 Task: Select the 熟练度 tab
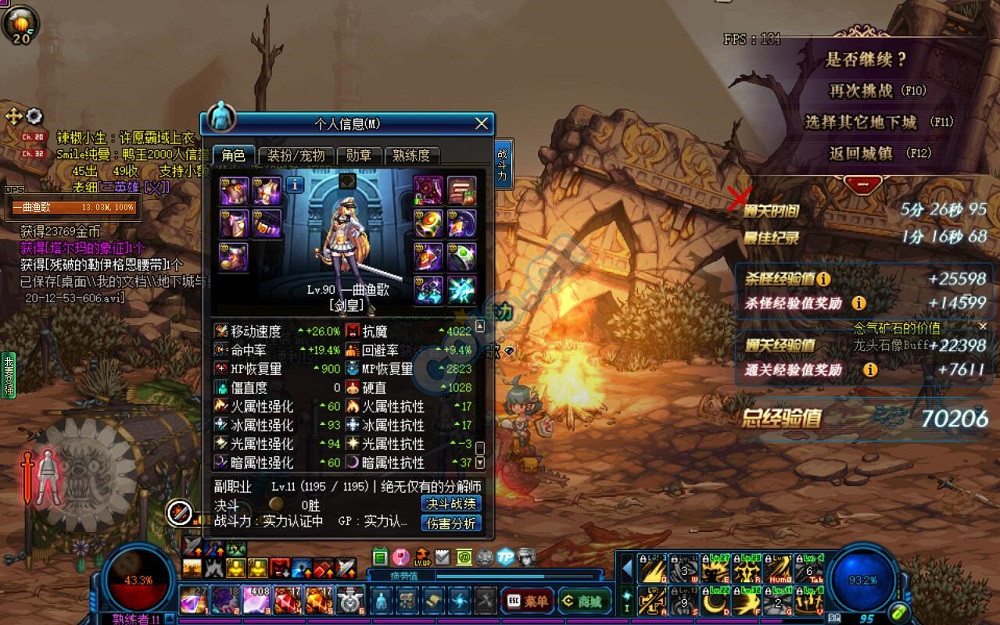pyautogui.click(x=411, y=156)
